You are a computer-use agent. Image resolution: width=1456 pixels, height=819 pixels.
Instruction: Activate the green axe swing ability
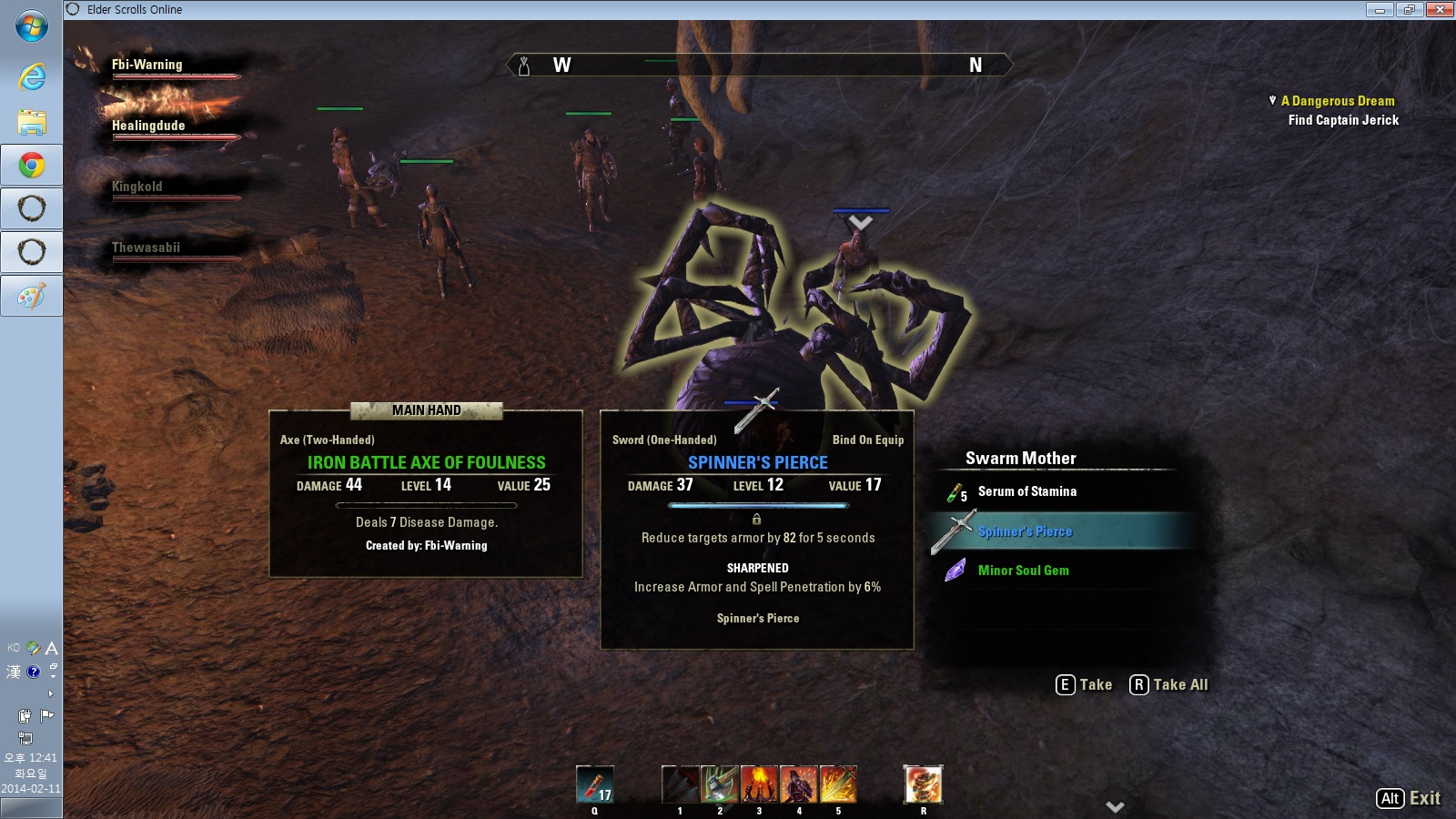click(x=719, y=784)
